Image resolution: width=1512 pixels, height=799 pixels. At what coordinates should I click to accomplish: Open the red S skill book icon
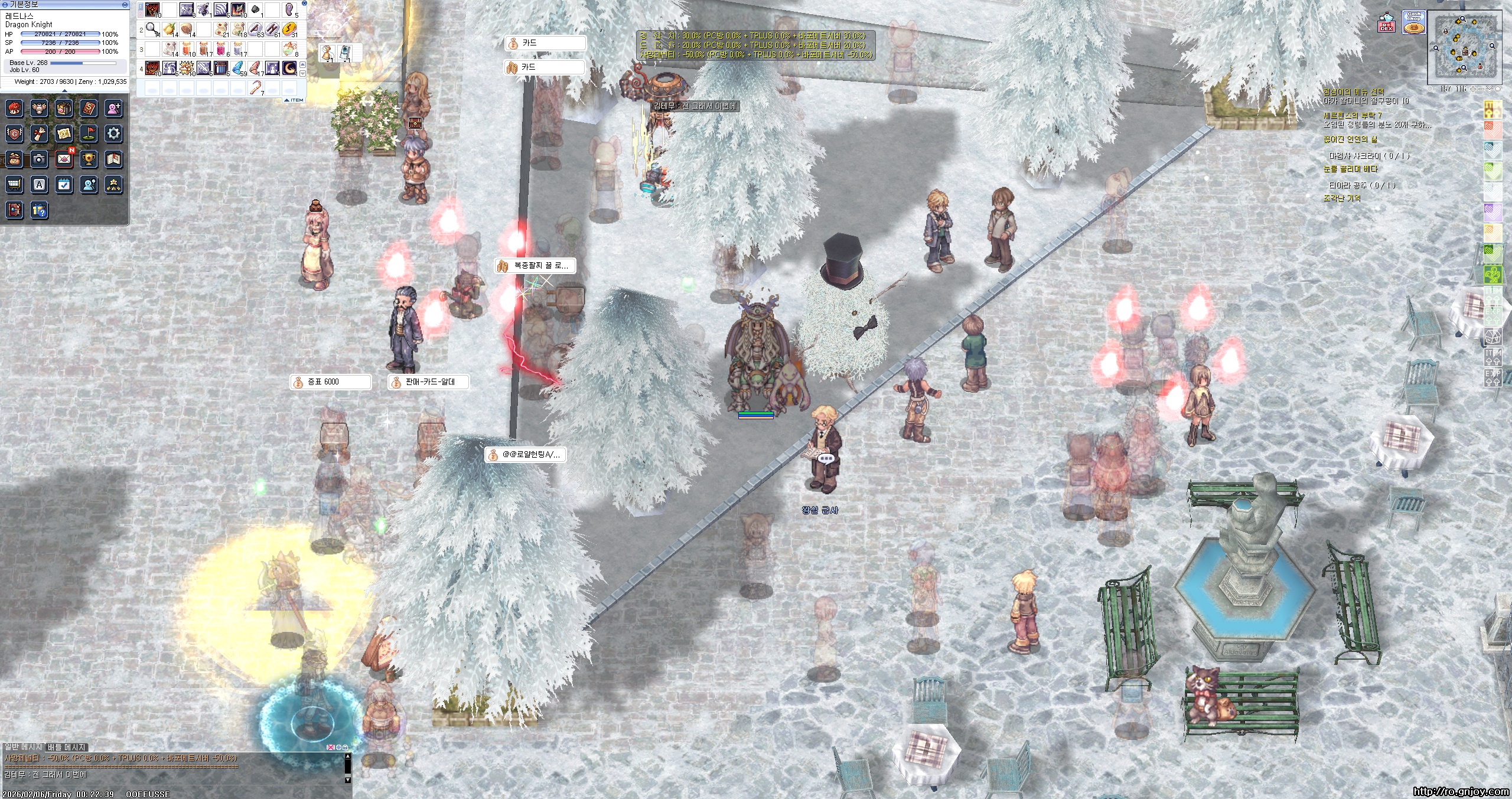pyautogui.click(x=89, y=108)
